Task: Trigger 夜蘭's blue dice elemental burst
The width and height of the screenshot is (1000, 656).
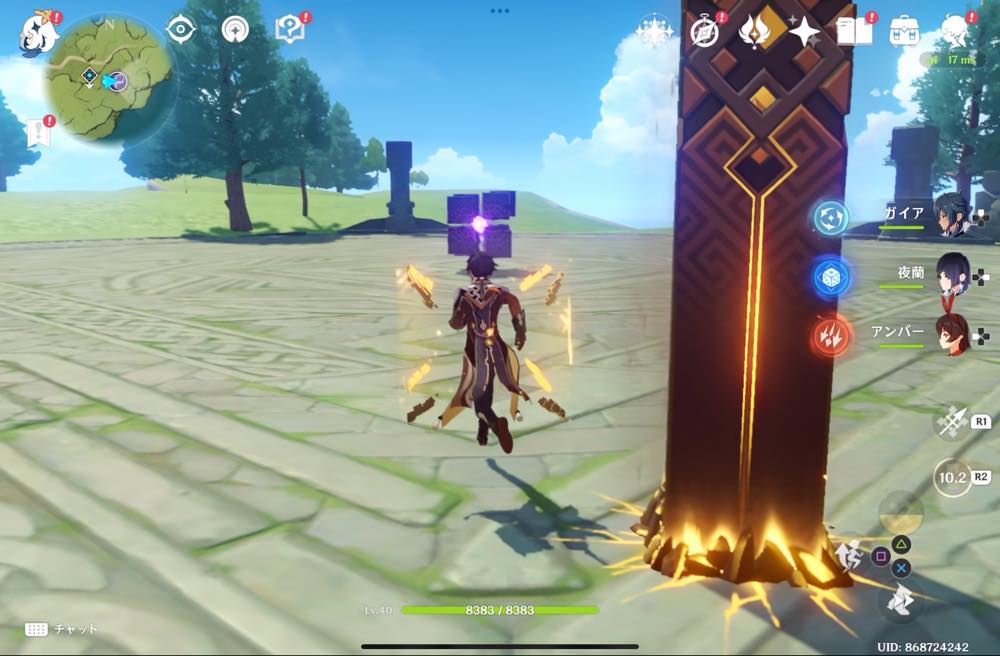Action: (831, 279)
